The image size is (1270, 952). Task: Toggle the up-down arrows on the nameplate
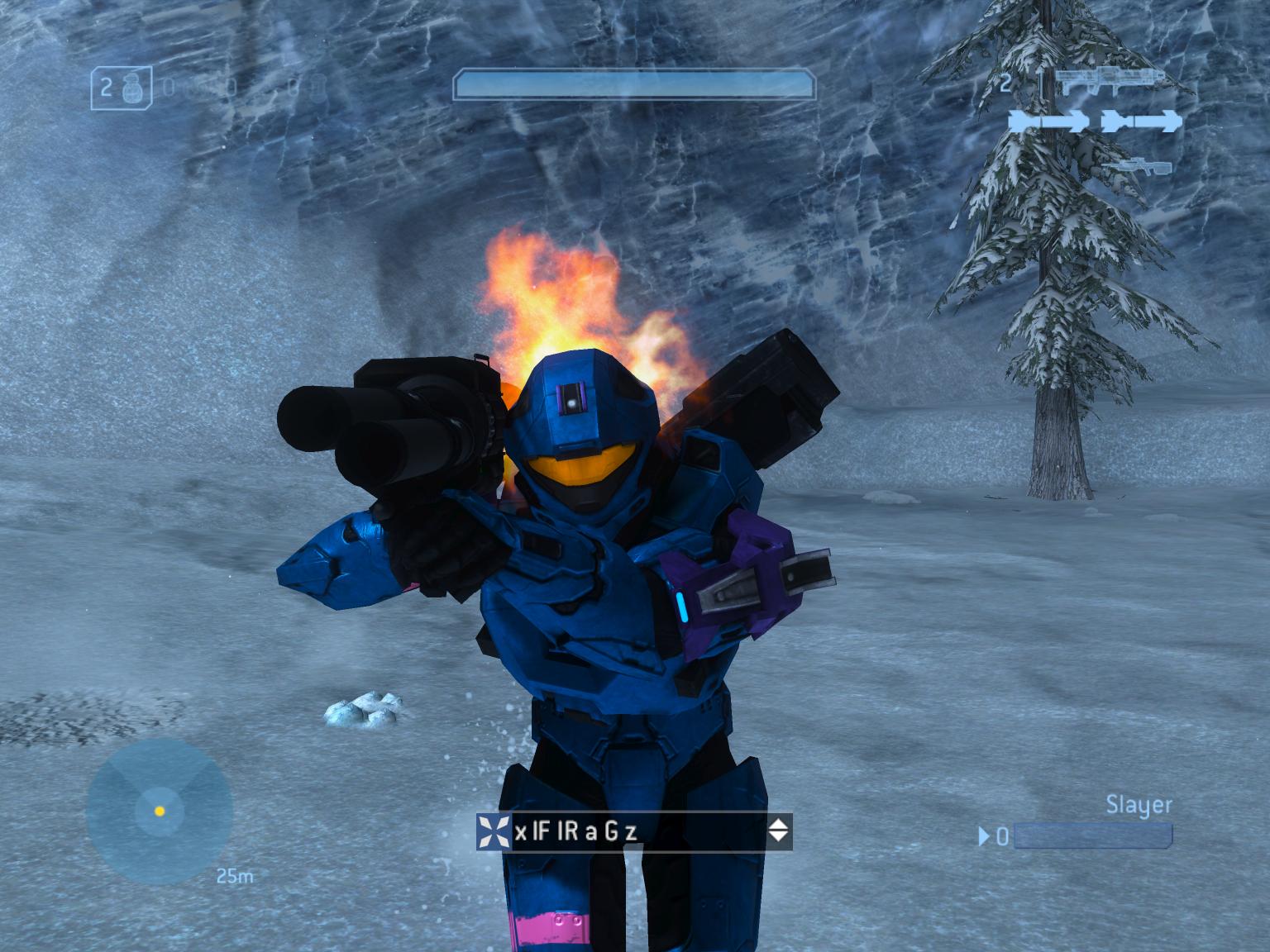tap(777, 831)
